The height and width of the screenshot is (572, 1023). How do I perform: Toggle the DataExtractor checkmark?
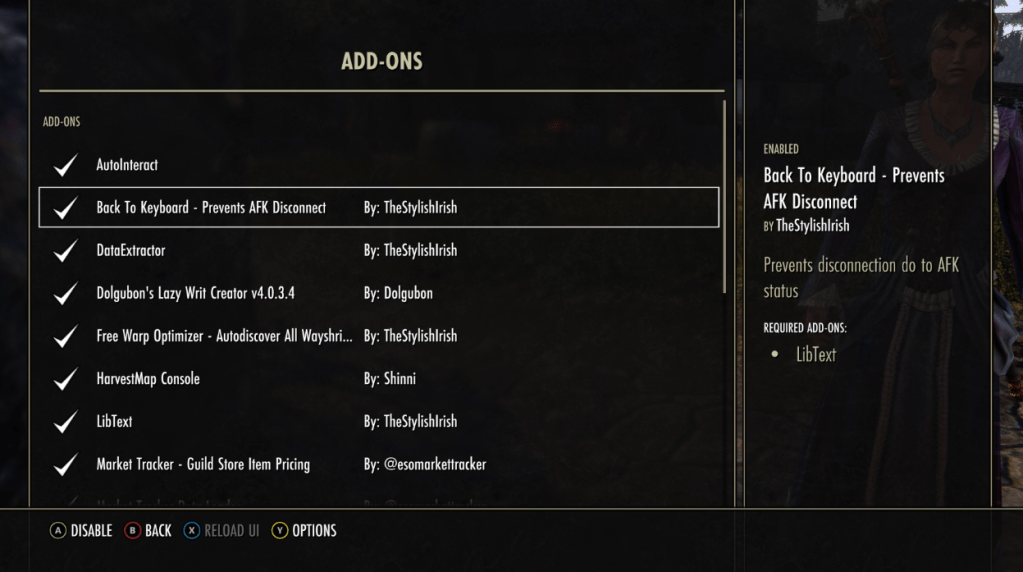pyautogui.click(x=66, y=250)
